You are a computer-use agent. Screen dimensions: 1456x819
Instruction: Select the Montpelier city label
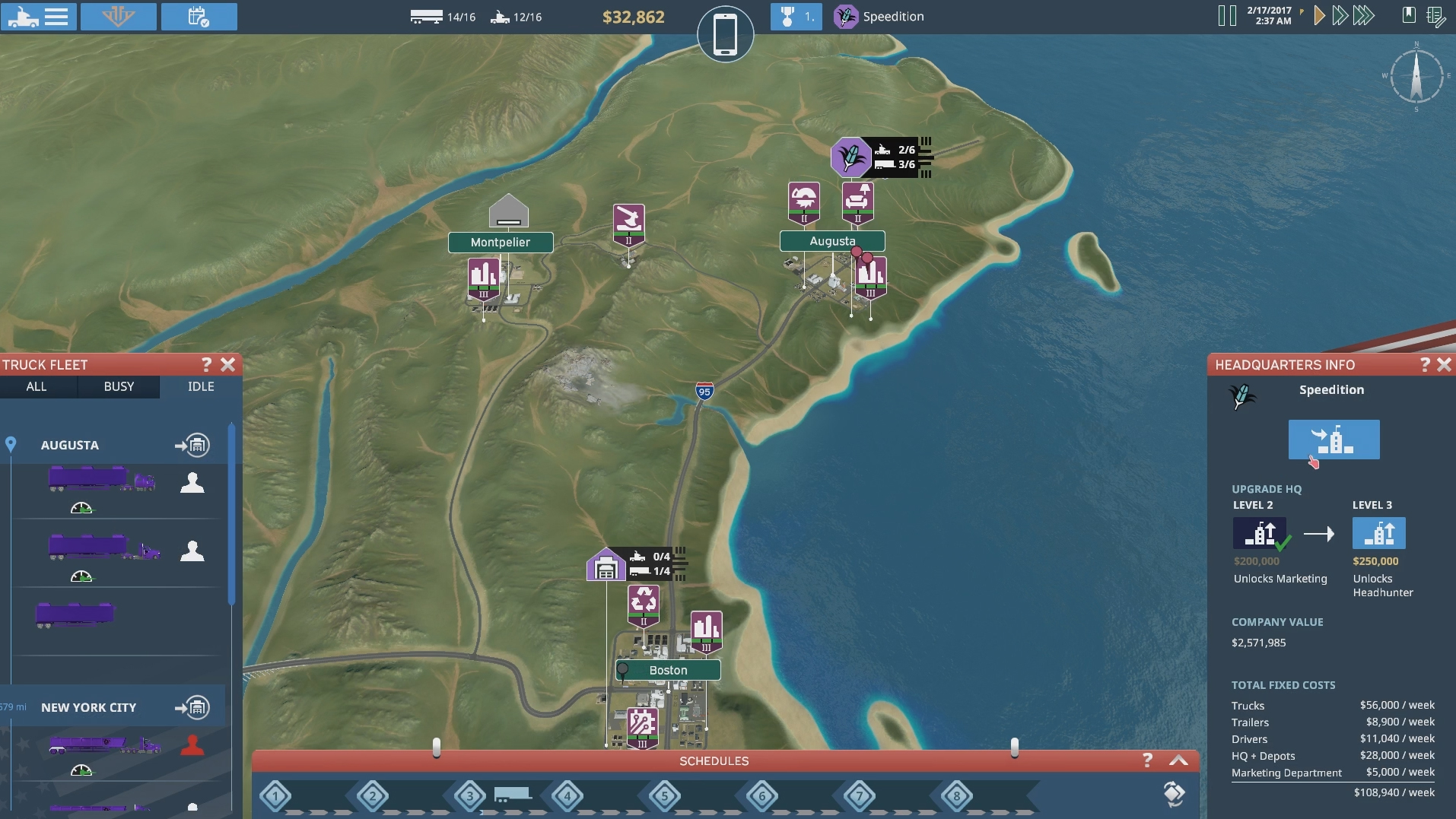(501, 243)
